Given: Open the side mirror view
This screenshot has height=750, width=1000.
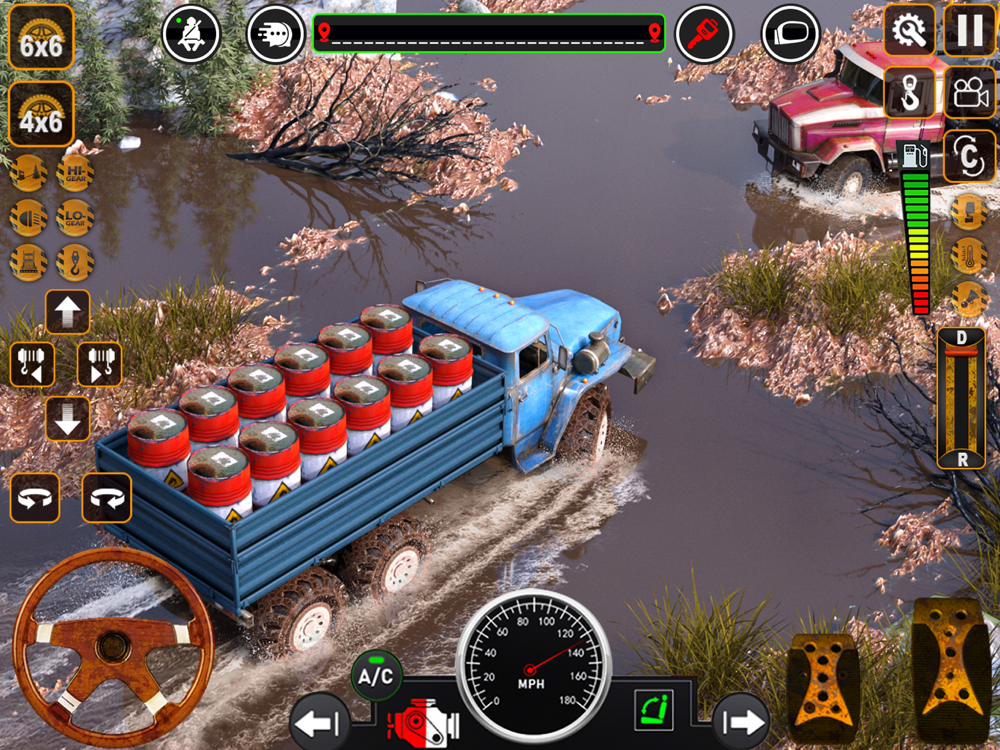Looking at the screenshot, I should coord(790,35).
